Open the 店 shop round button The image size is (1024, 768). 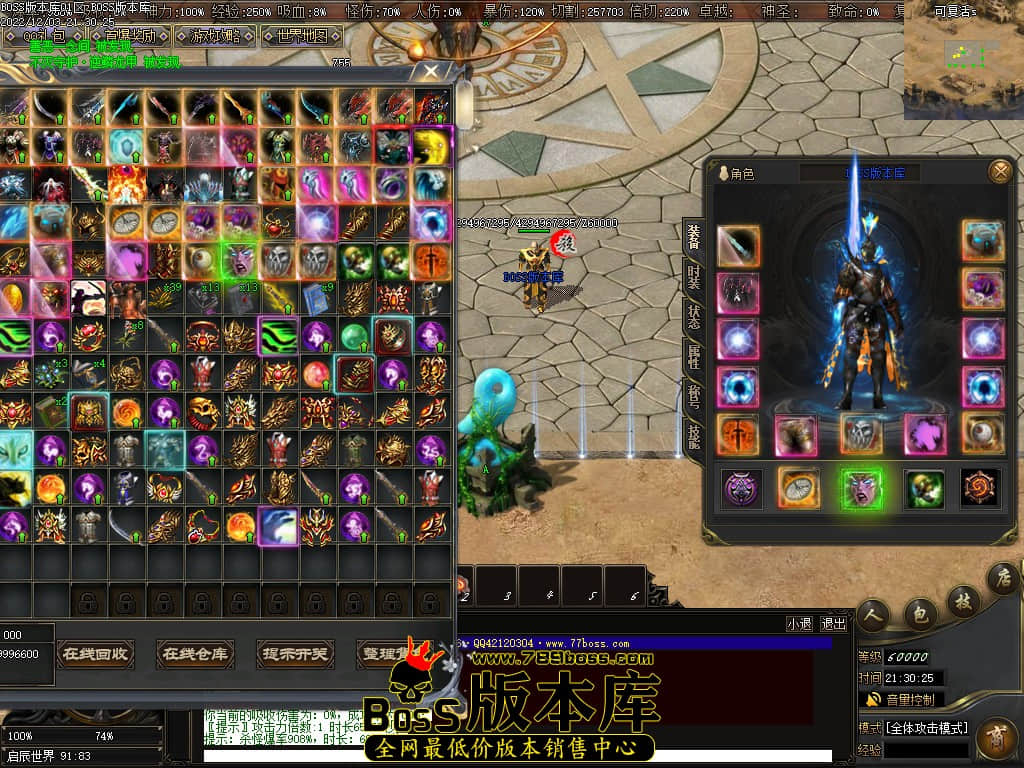tap(1002, 578)
